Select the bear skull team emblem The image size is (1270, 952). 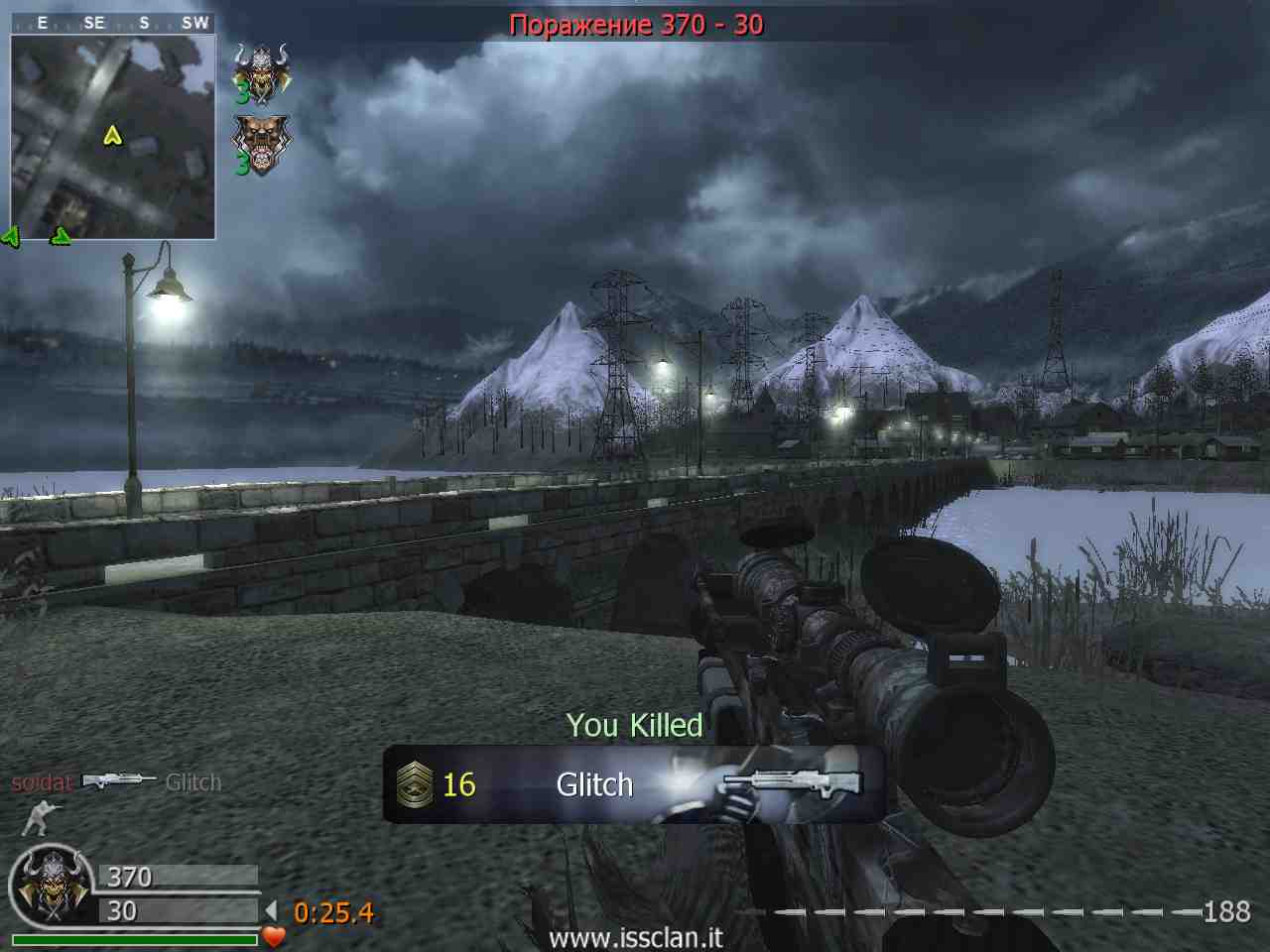[260, 145]
